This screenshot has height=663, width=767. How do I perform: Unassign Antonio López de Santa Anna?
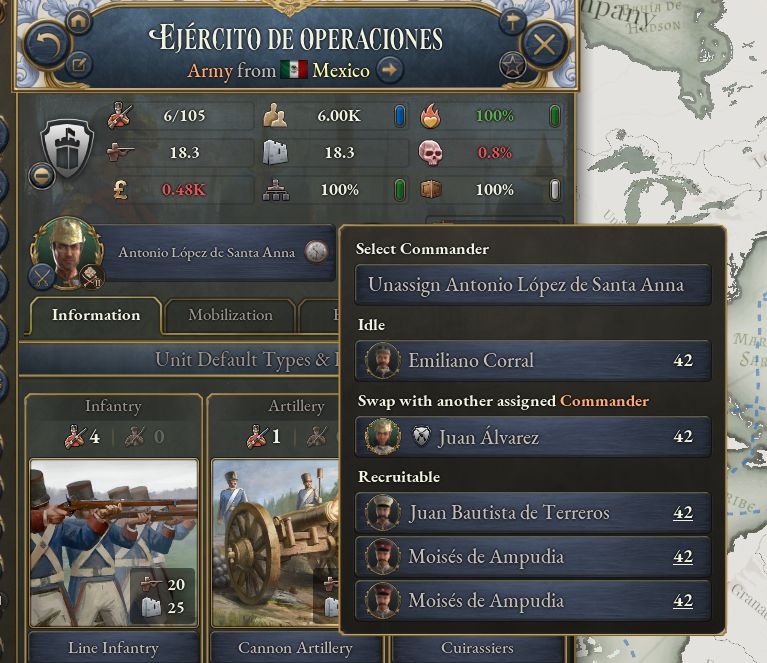click(533, 285)
